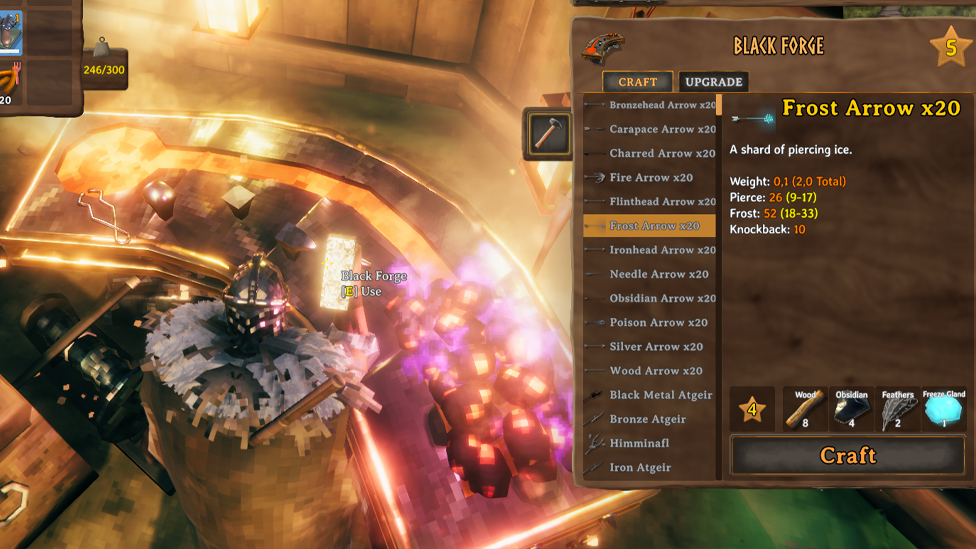Select the Iron Atgeir recipe
The image size is (976, 549).
click(640, 467)
